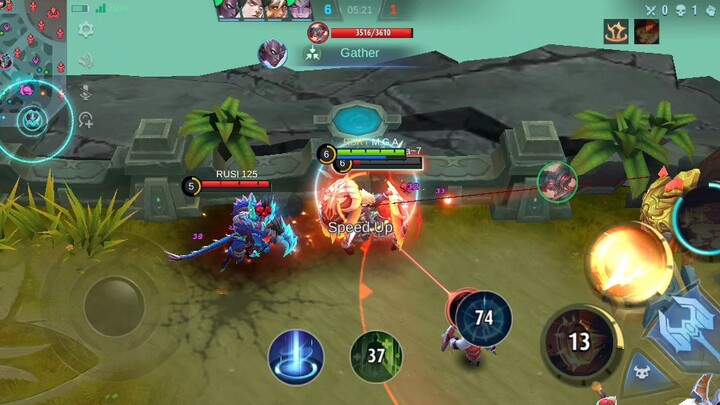Select the orange crown equipment icon
Image resolution: width=720 pixels, height=405 pixels.
(616, 32)
